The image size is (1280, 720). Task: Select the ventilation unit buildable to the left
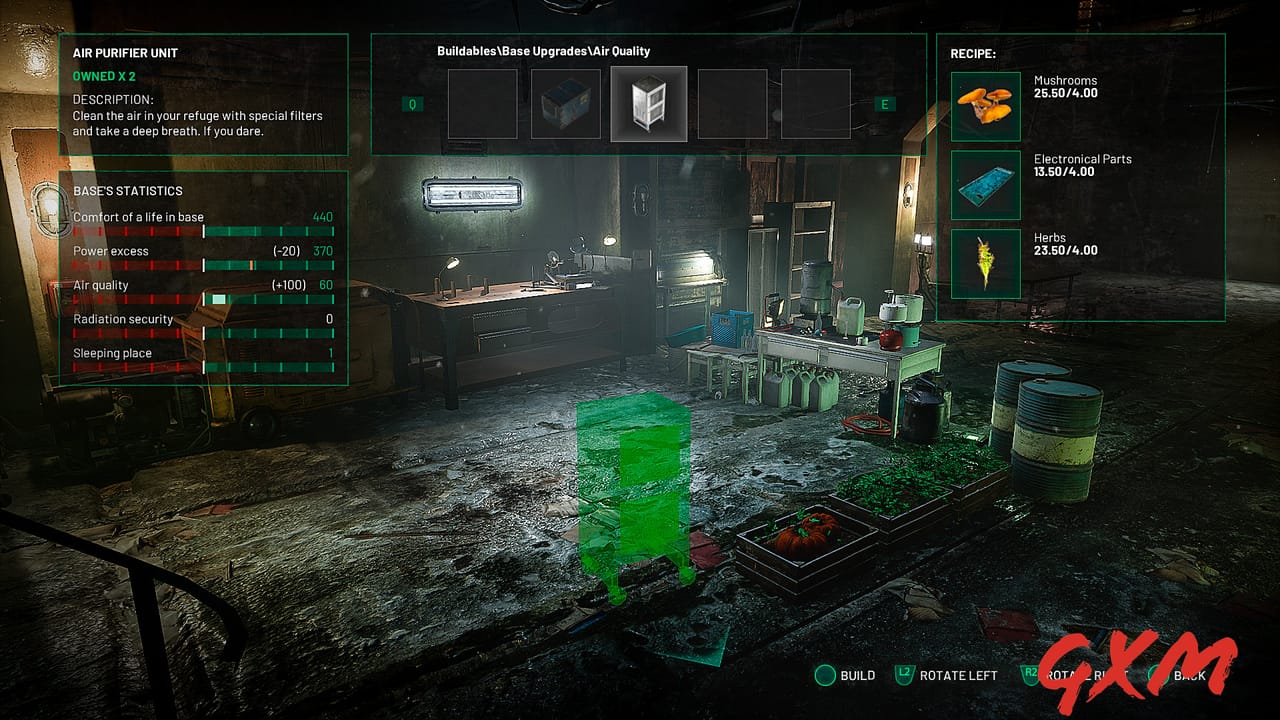[564, 103]
